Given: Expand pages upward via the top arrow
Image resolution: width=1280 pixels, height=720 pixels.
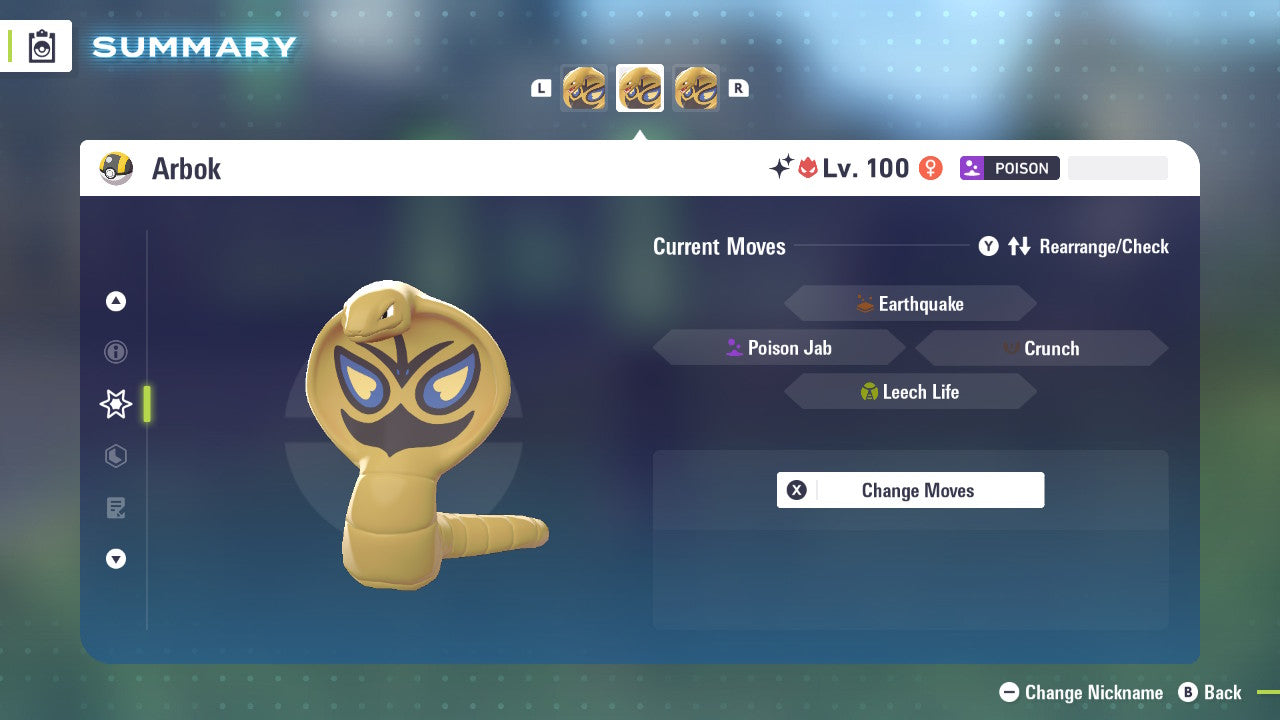Looking at the screenshot, I should (116, 301).
